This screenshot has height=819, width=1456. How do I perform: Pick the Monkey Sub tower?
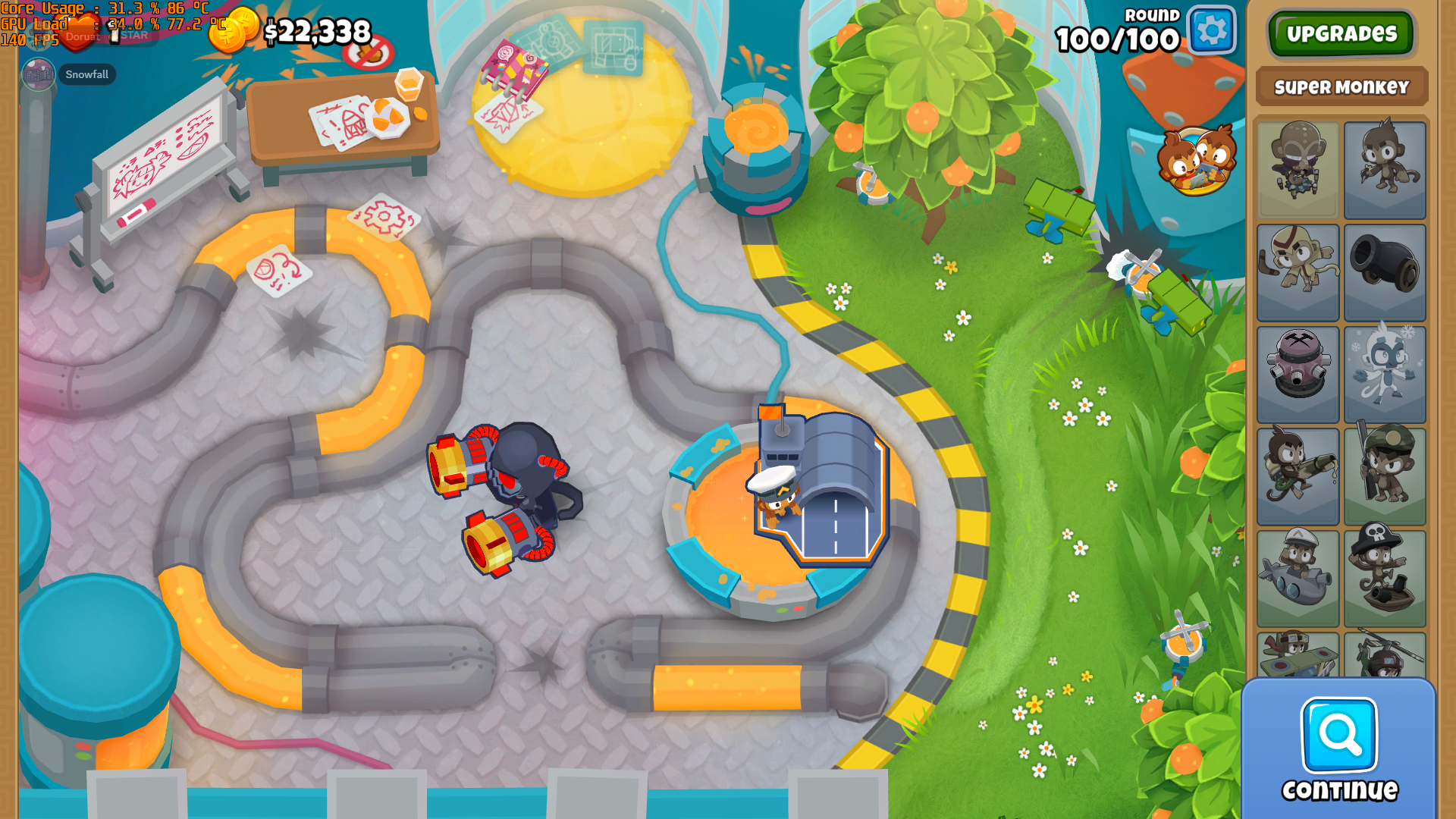(x=1298, y=578)
